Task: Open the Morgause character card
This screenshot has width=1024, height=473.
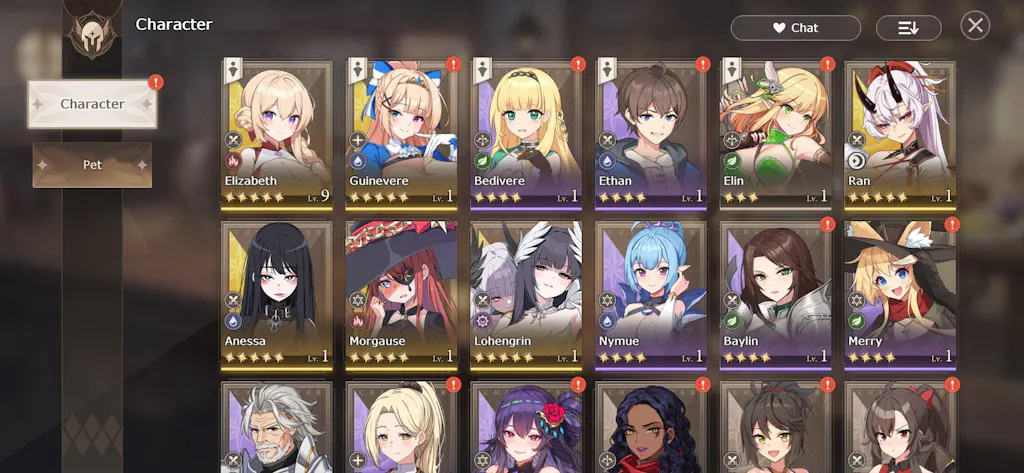Action: point(401,294)
